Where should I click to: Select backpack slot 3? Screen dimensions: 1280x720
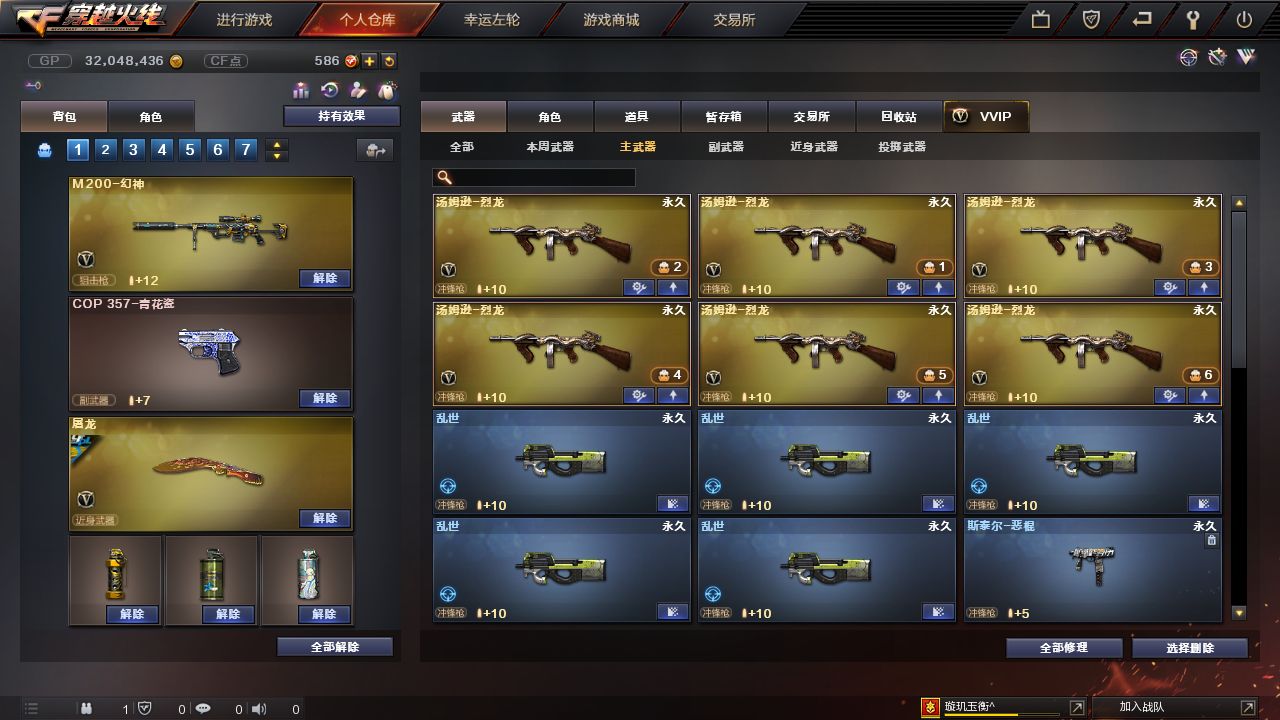tap(134, 150)
